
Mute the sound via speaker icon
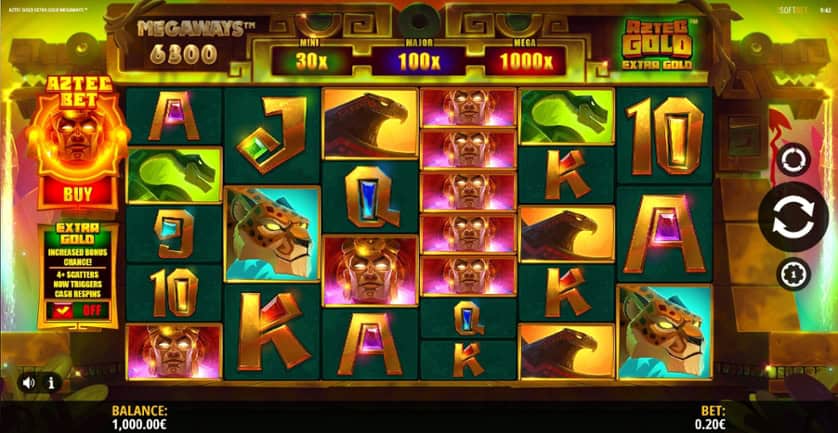(28, 382)
